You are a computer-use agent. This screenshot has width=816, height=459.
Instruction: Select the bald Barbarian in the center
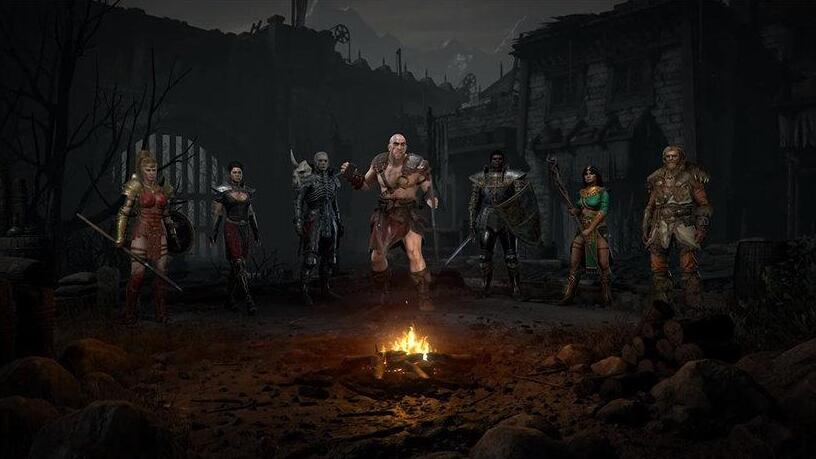point(399,210)
